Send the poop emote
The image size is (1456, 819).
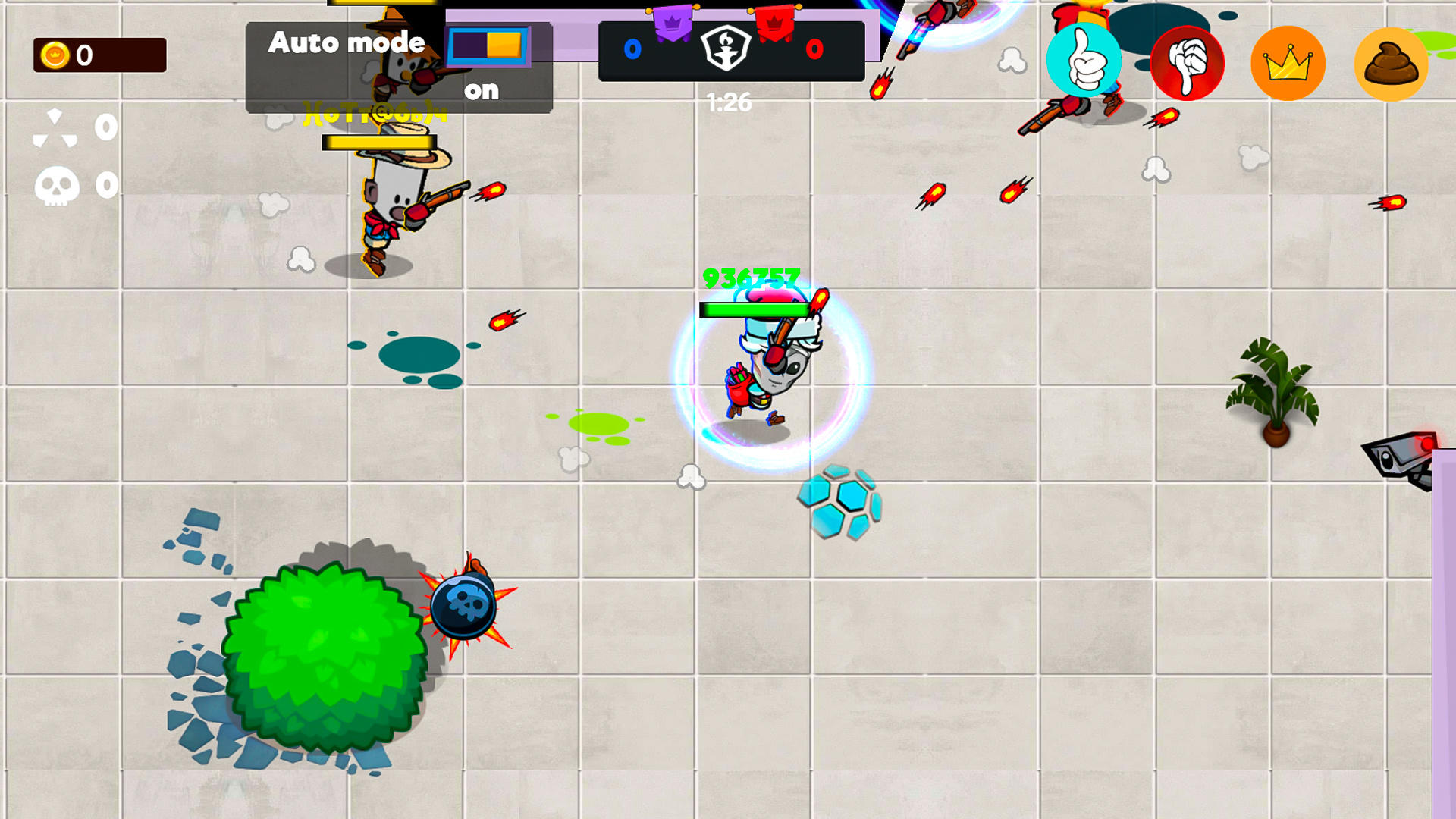point(1392,63)
